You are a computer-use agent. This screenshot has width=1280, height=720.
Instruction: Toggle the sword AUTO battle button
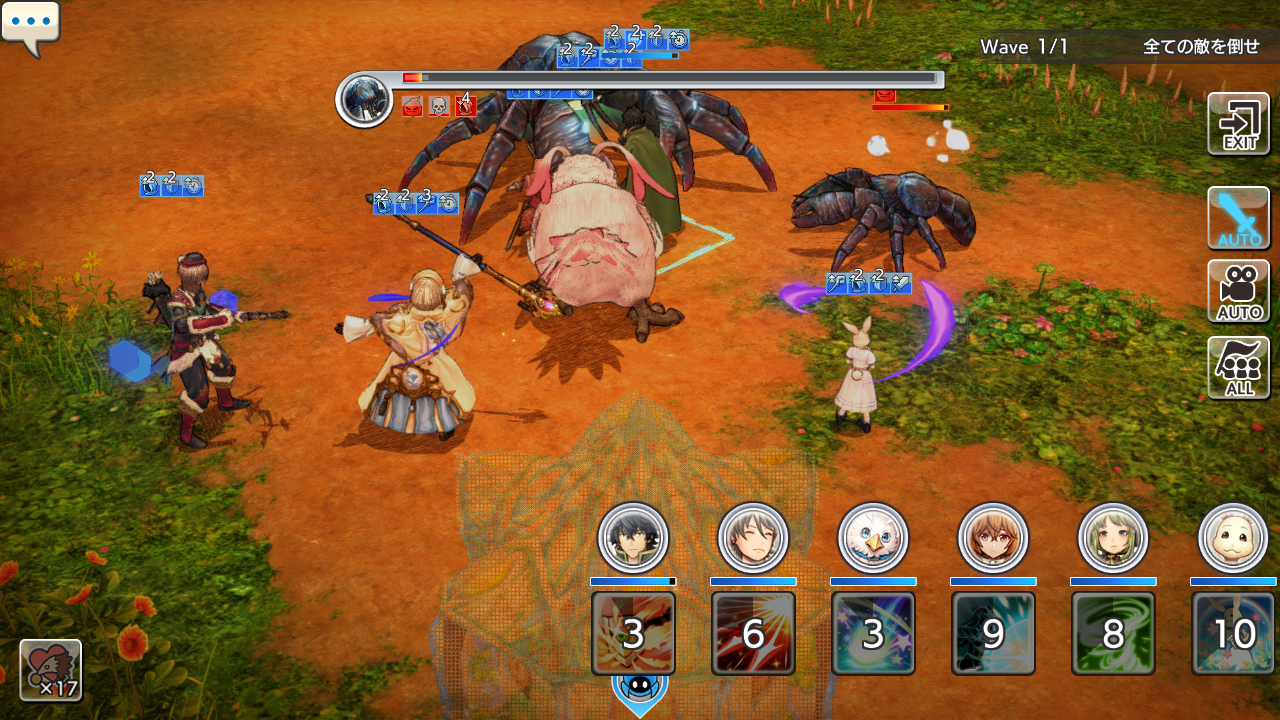click(1238, 218)
